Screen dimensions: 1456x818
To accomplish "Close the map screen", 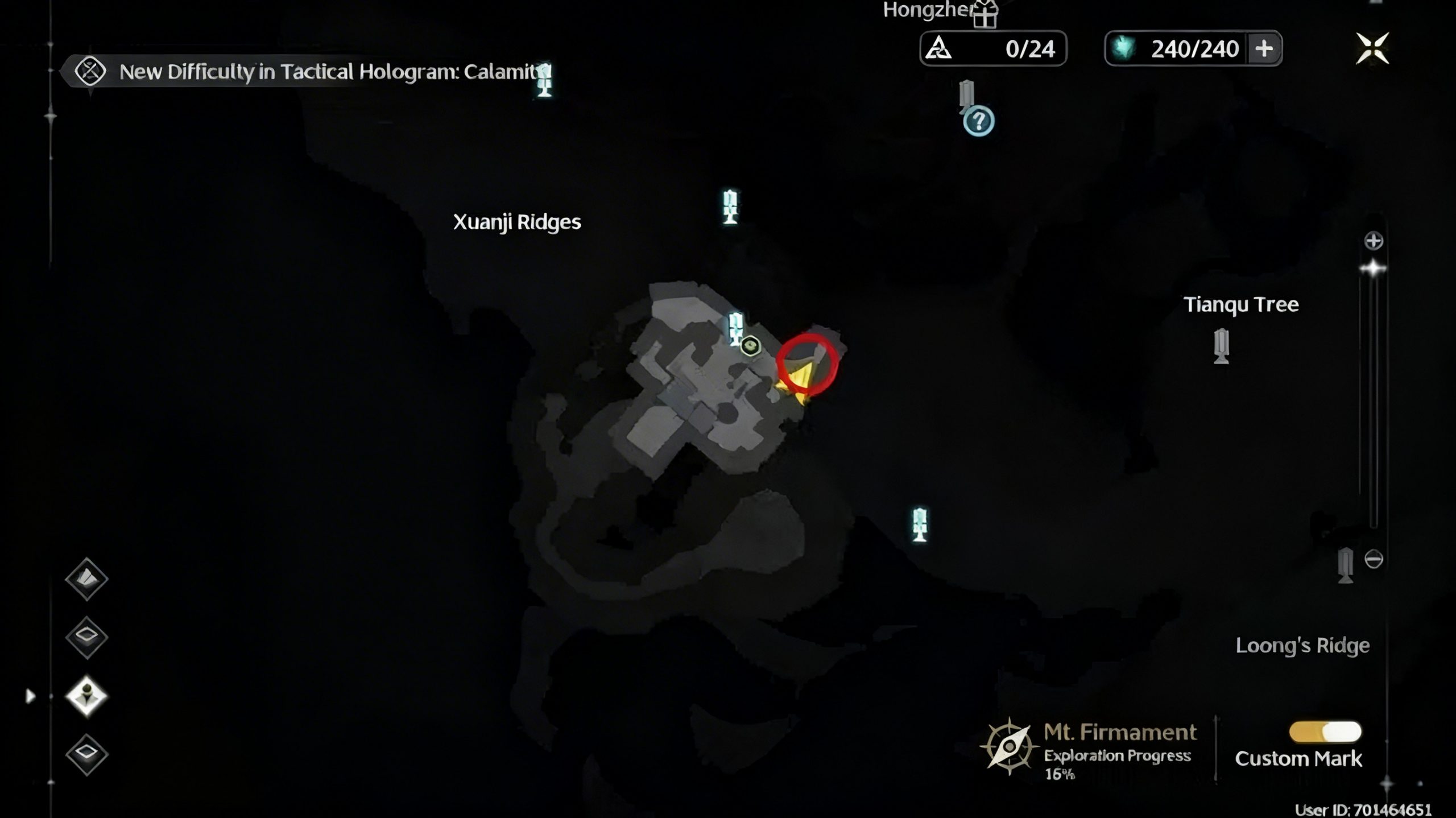I will pos(1372,48).
